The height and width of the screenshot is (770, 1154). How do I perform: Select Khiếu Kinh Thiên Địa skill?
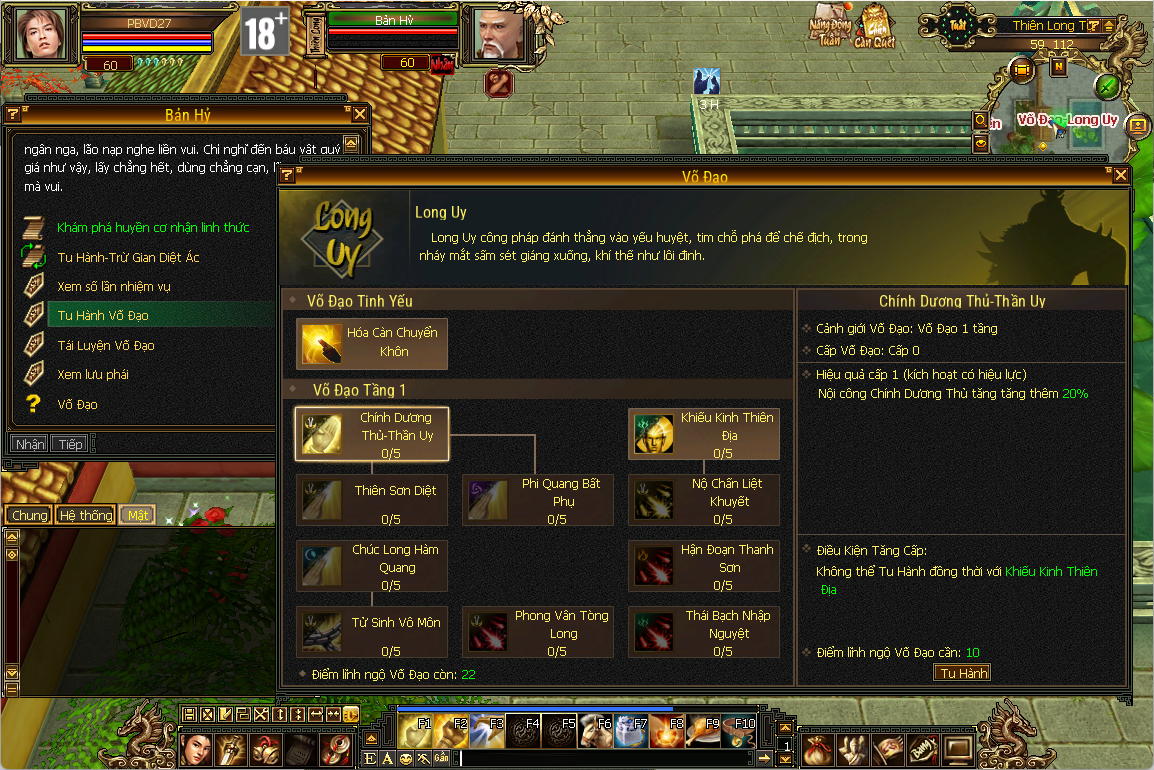click(704, 433)
